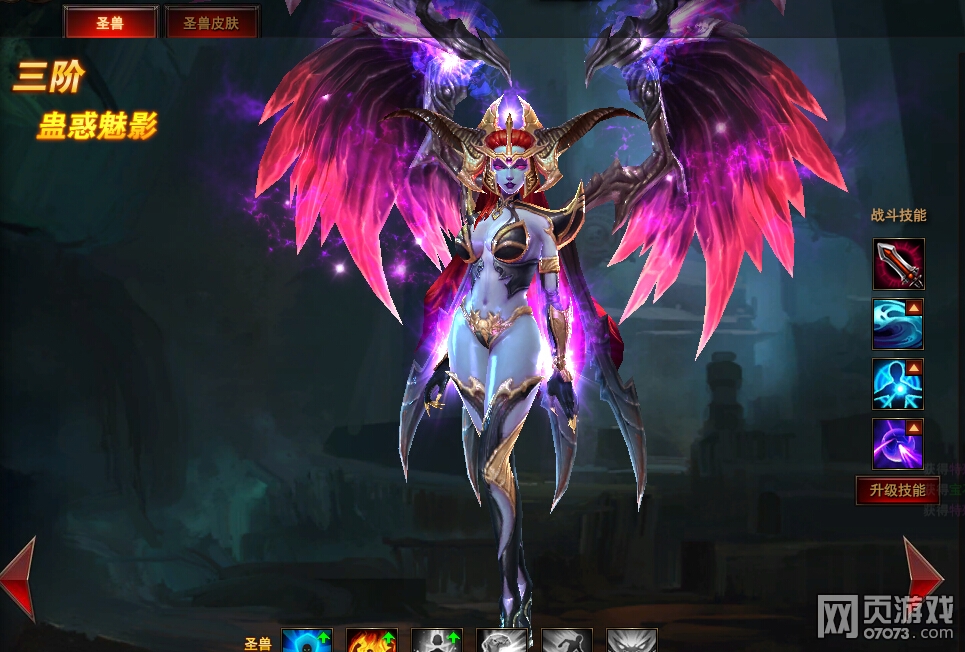Click the 升级技能 upgrade skills button
Viewport: 965px width, 652px height.
click(x=897, y=490)
